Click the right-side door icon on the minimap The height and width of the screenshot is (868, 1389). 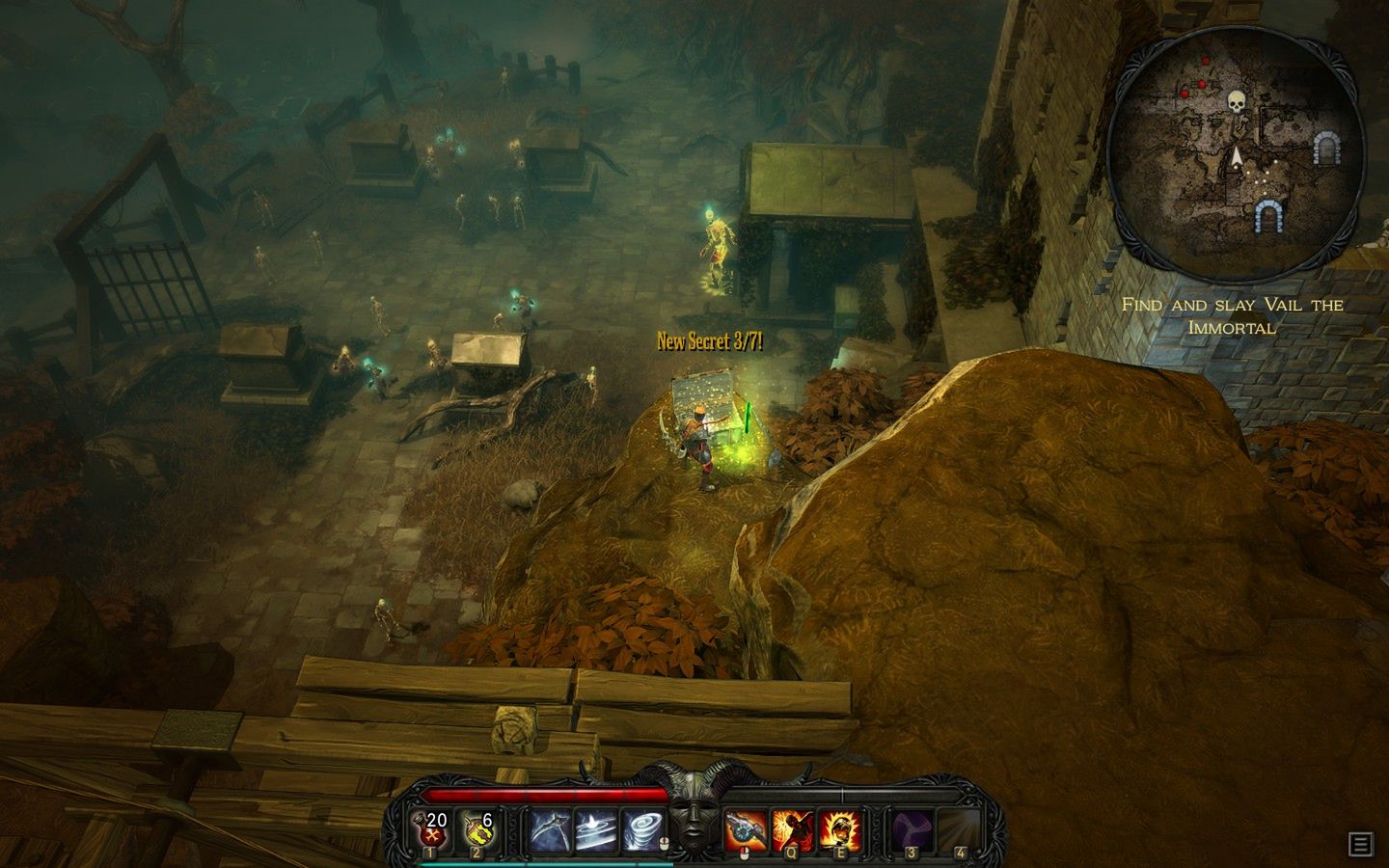point(1327,149)
